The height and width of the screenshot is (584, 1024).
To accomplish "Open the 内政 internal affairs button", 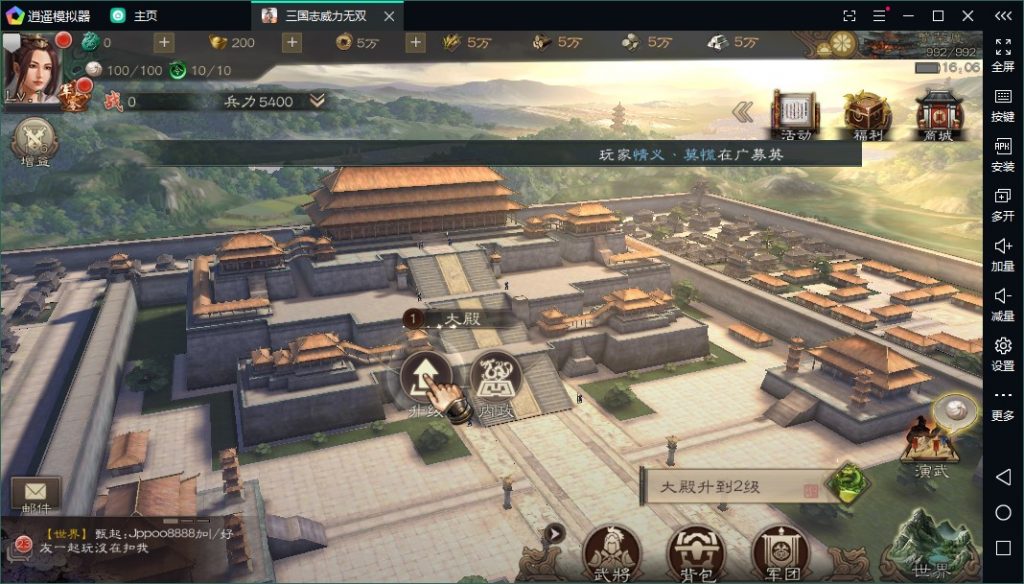I will coord(495,377).
